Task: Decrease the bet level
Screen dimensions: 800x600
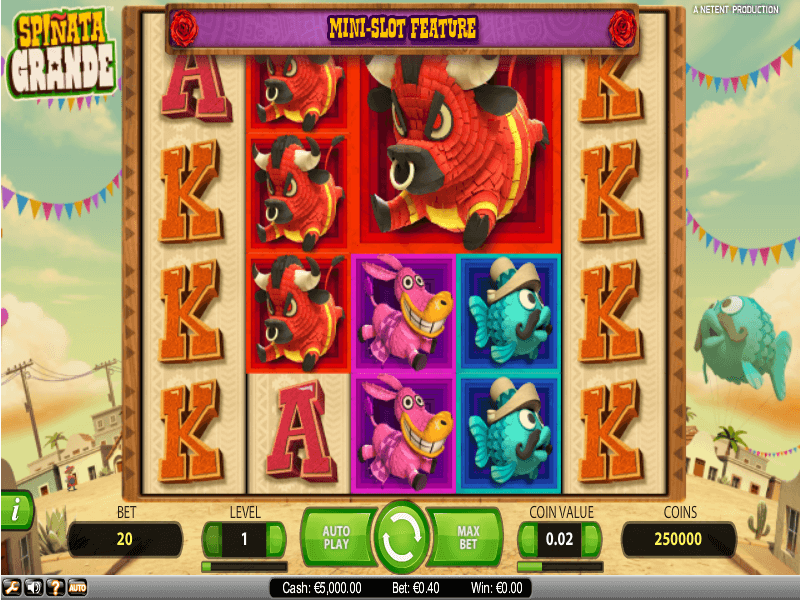Action: click(212, 540)
